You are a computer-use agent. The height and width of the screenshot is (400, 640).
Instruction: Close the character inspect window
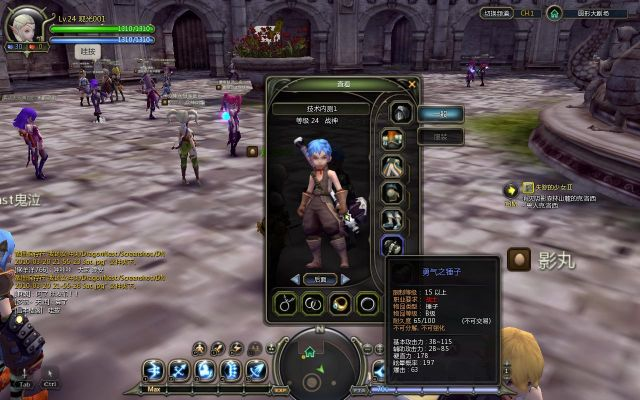pos(412,84)
